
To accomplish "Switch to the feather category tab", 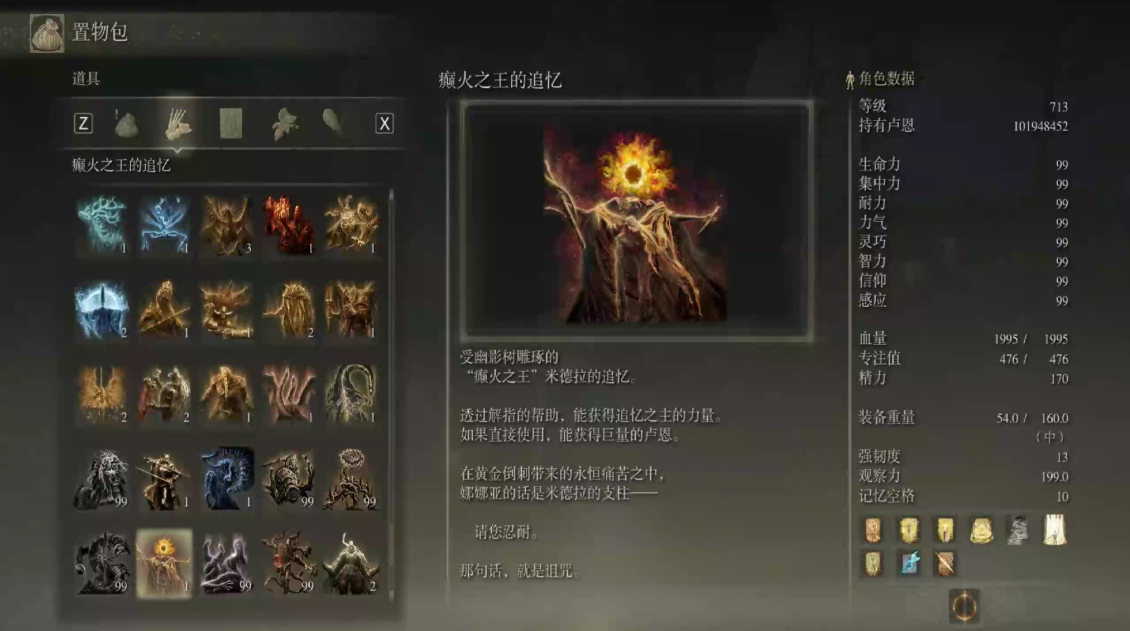I will 334,123.
